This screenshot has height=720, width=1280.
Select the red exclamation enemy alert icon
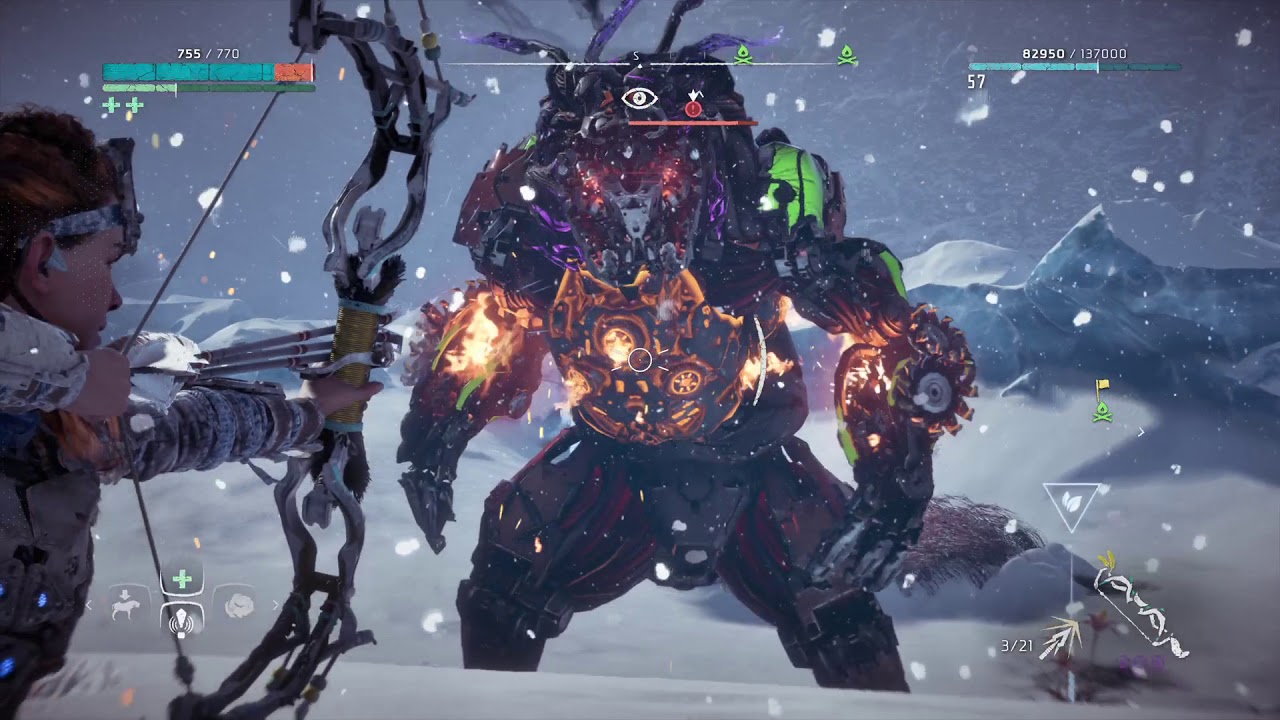click(693, 106)
